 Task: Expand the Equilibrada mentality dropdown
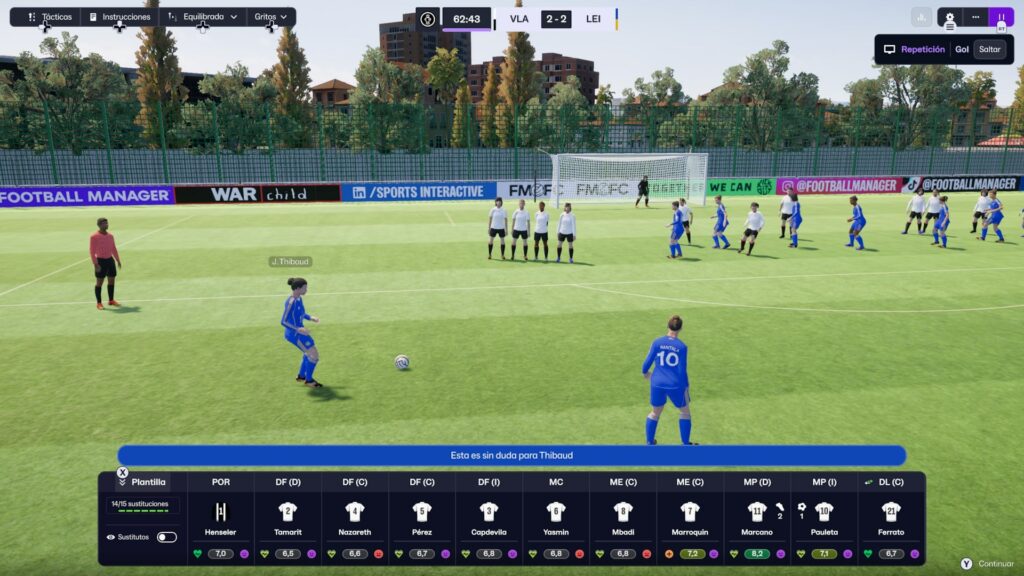tap(203, 17)
